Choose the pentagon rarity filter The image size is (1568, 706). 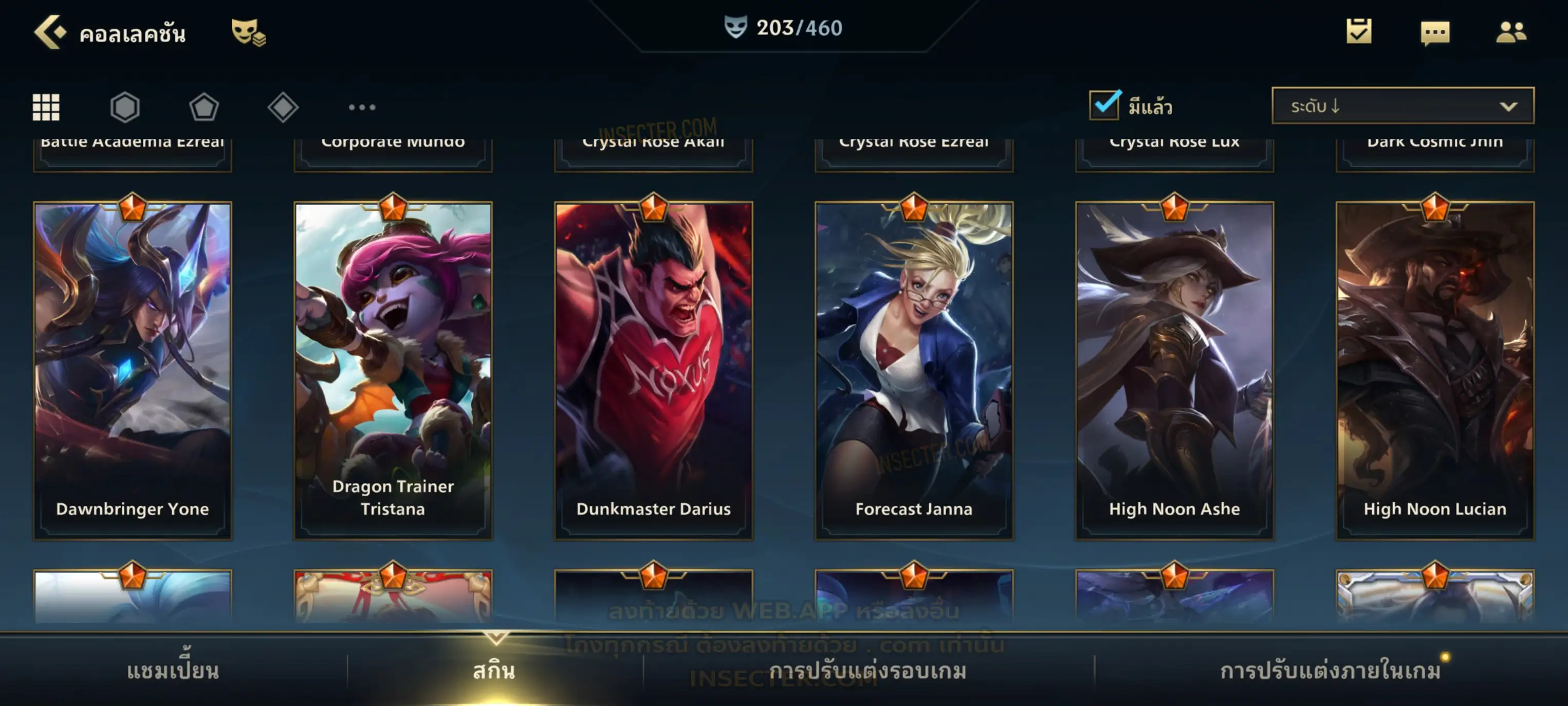point(204,107)
